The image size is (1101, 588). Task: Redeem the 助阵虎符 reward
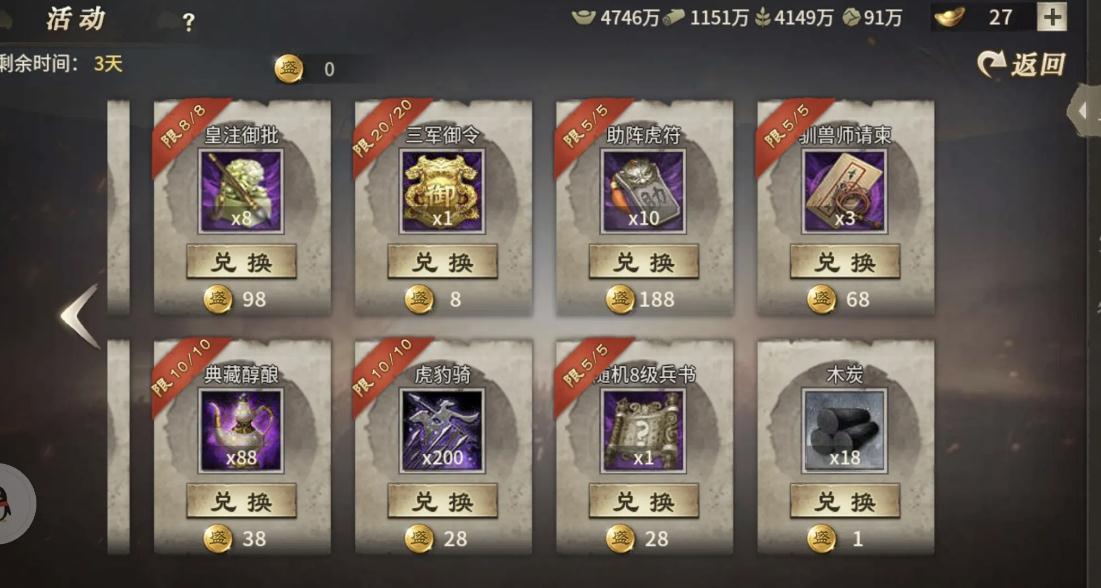pos(643,262)
